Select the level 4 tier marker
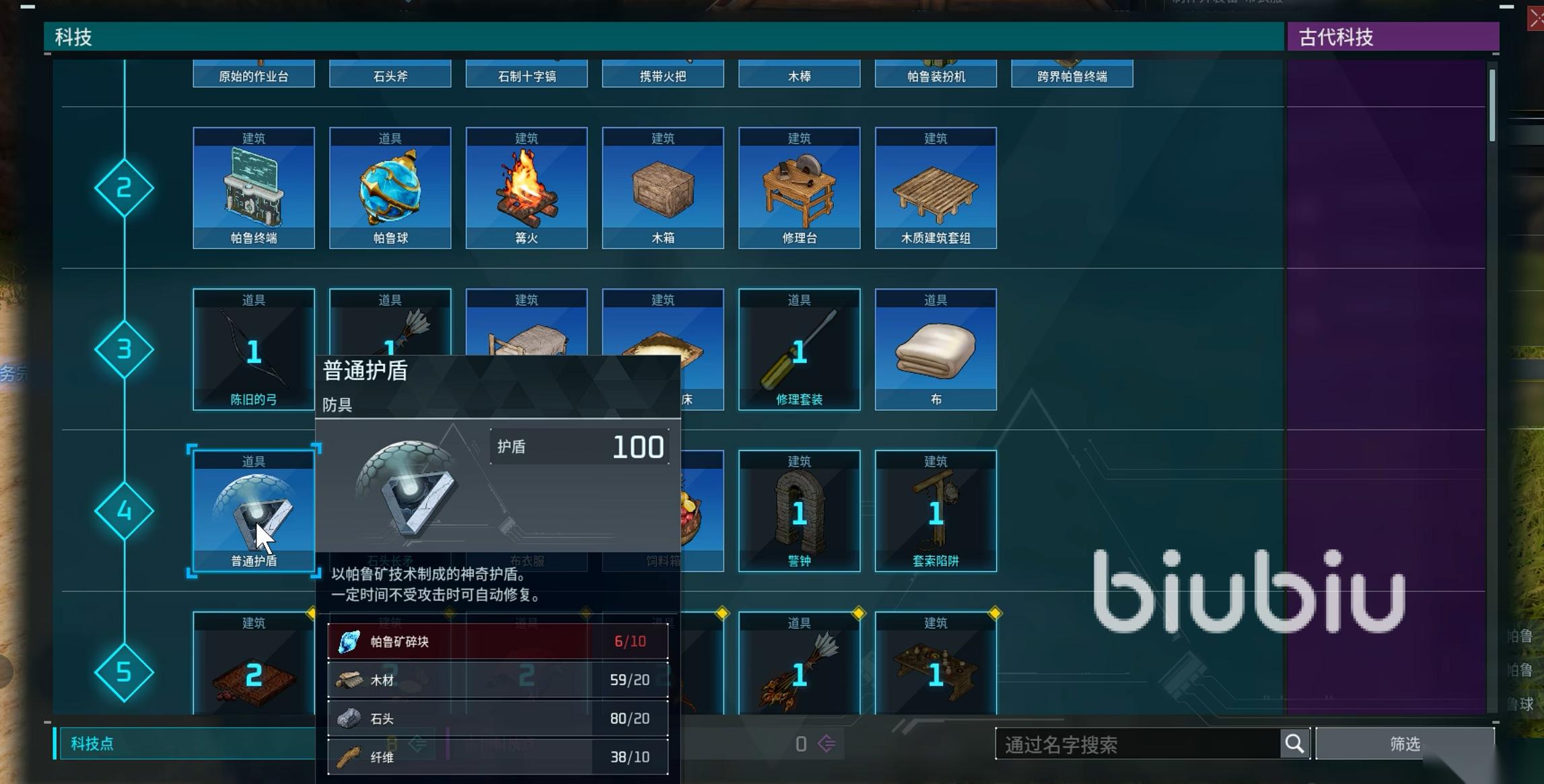The height and width of the screenshot is (784, 1544). point(125,511)
